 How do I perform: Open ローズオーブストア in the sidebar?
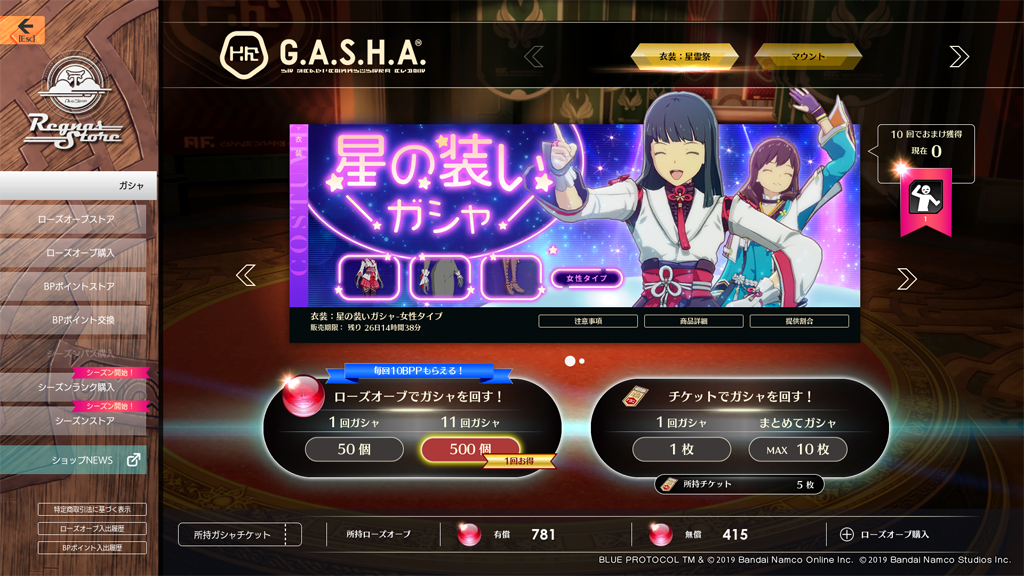(x=75, y=219)
